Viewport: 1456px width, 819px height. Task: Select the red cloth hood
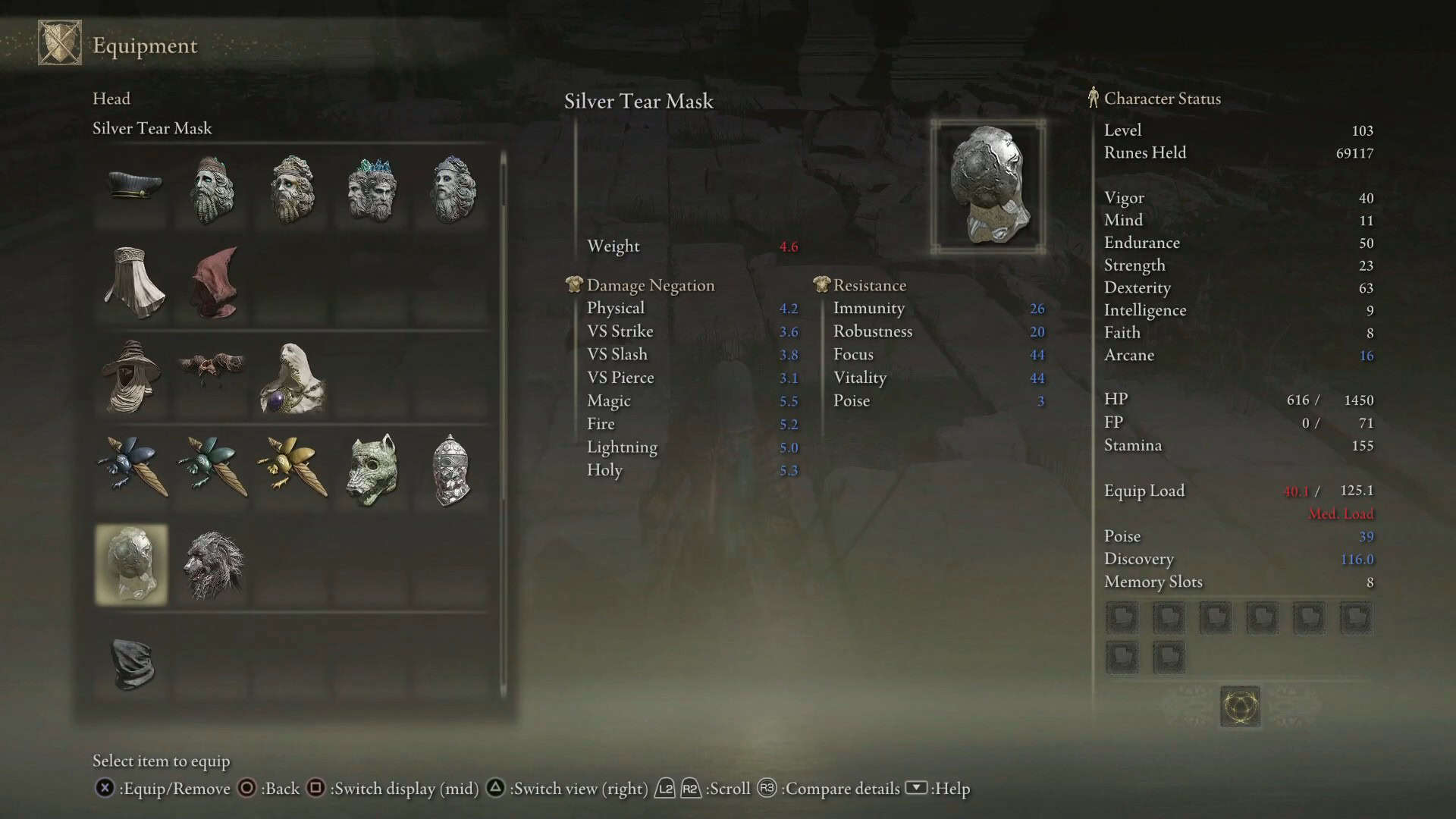215,282
